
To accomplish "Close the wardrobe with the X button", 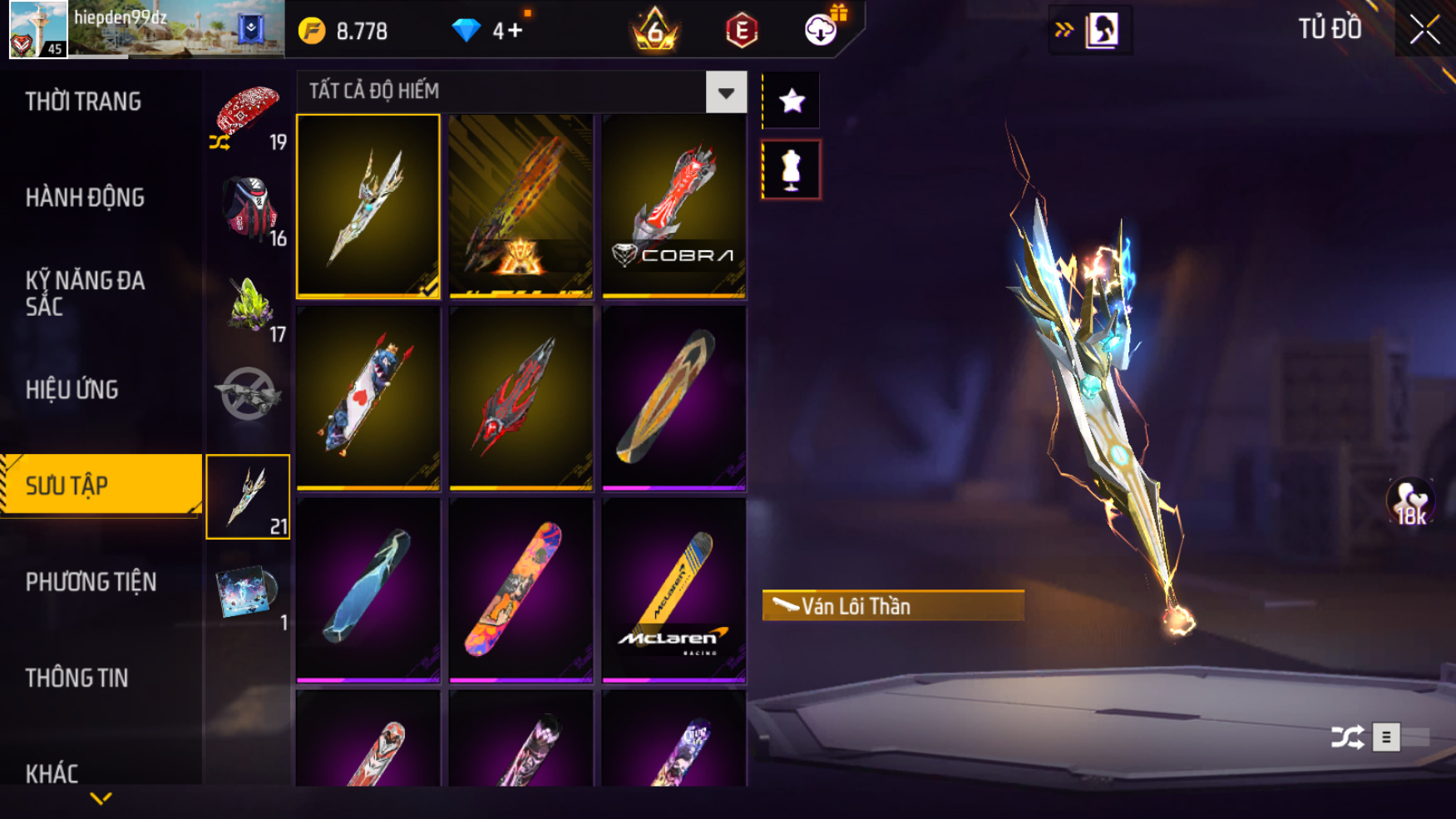I will [x=1424, y=31].
